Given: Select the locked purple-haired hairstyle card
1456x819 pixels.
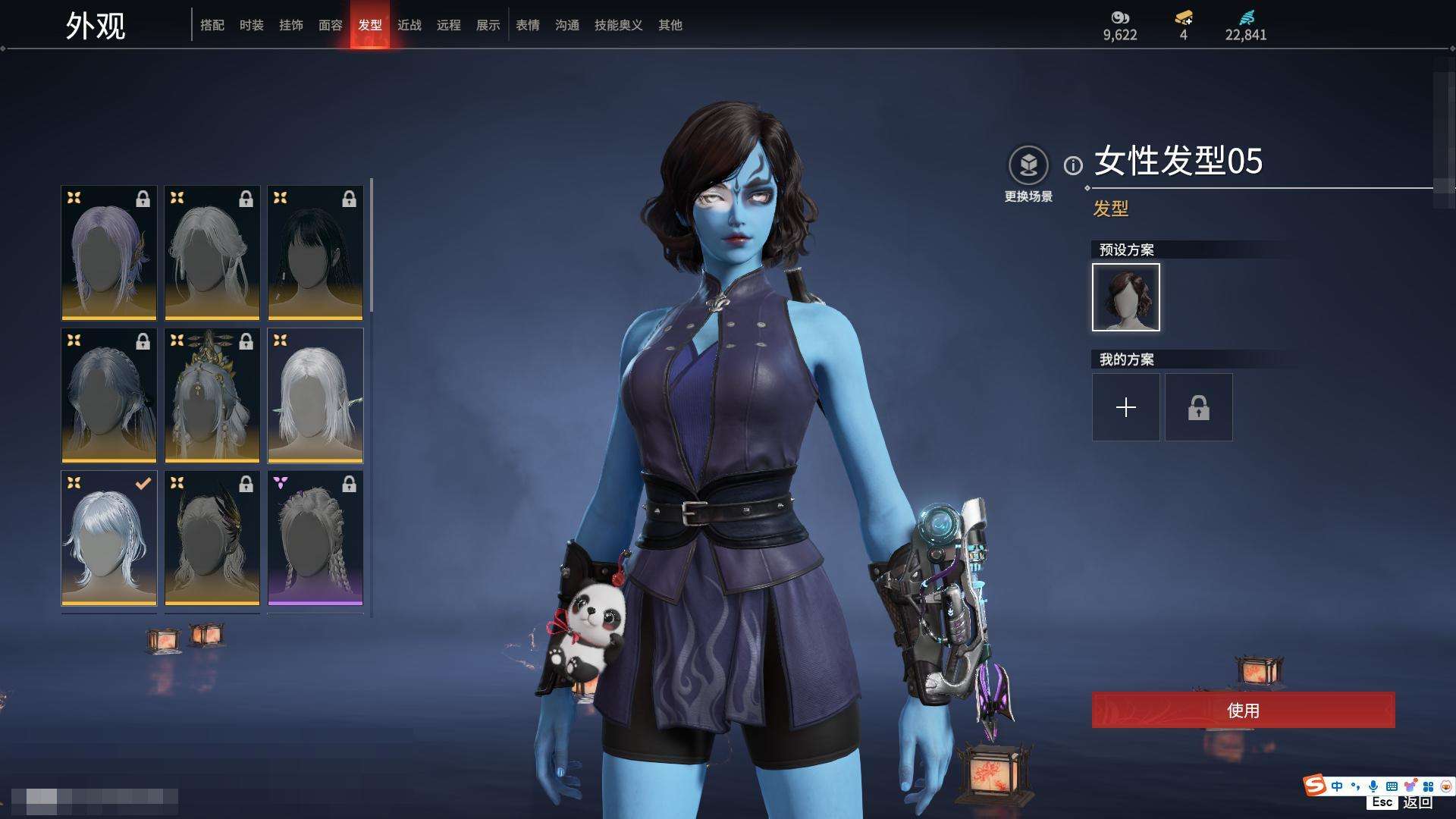Looking at the screenshot, I should tap(109, 253).
